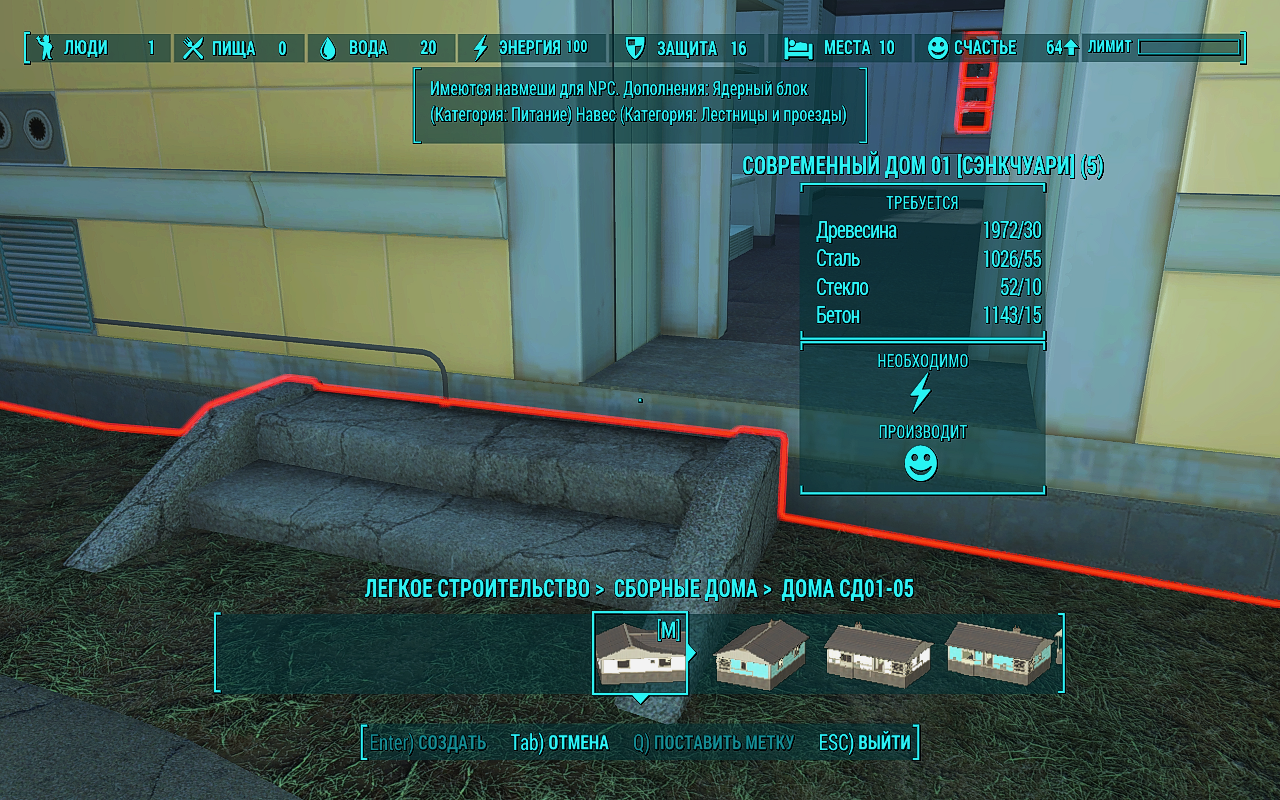The width and height of the screenshot is (1280, 800).
Task: Exit workshop with the ВЫЙТИ button
Action: coord(865,743)
